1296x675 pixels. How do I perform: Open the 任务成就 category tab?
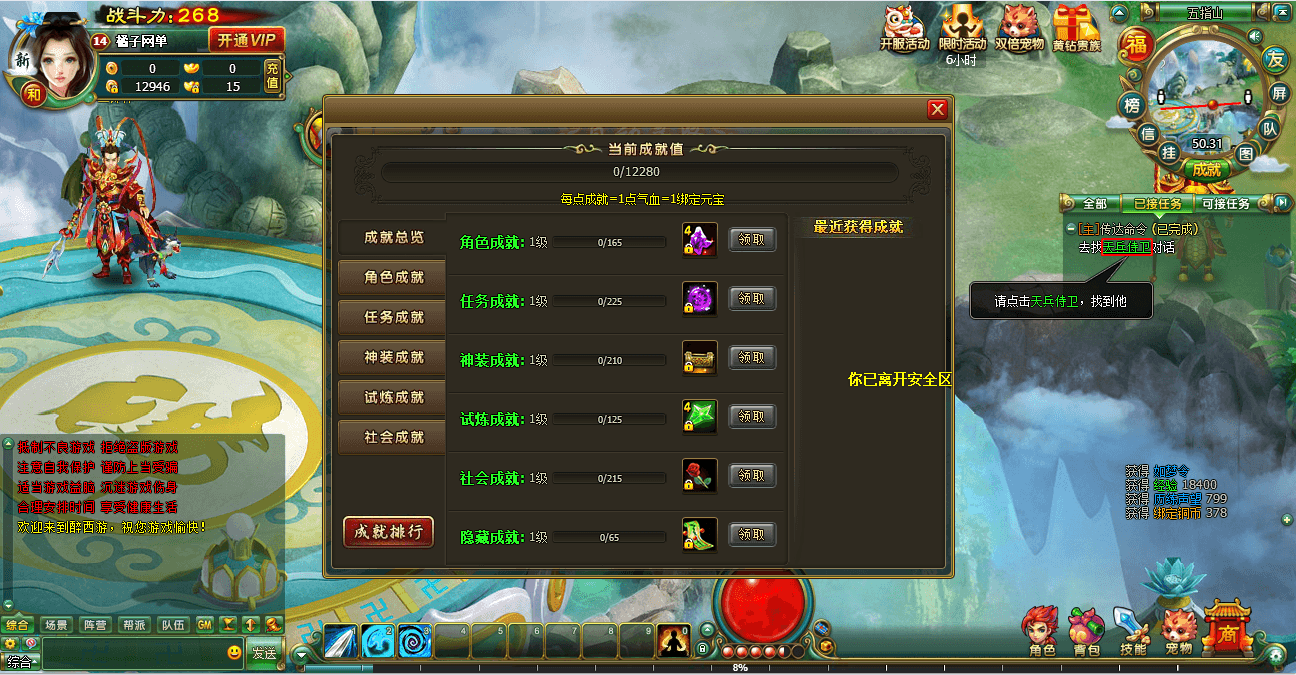tap(393, 317)
